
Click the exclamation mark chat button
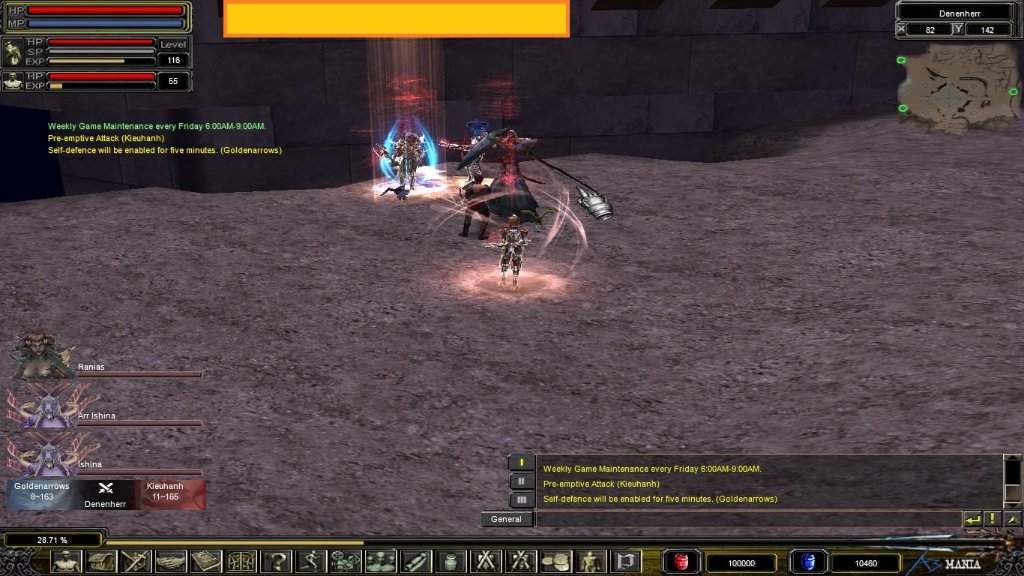(x=992, y=519)
